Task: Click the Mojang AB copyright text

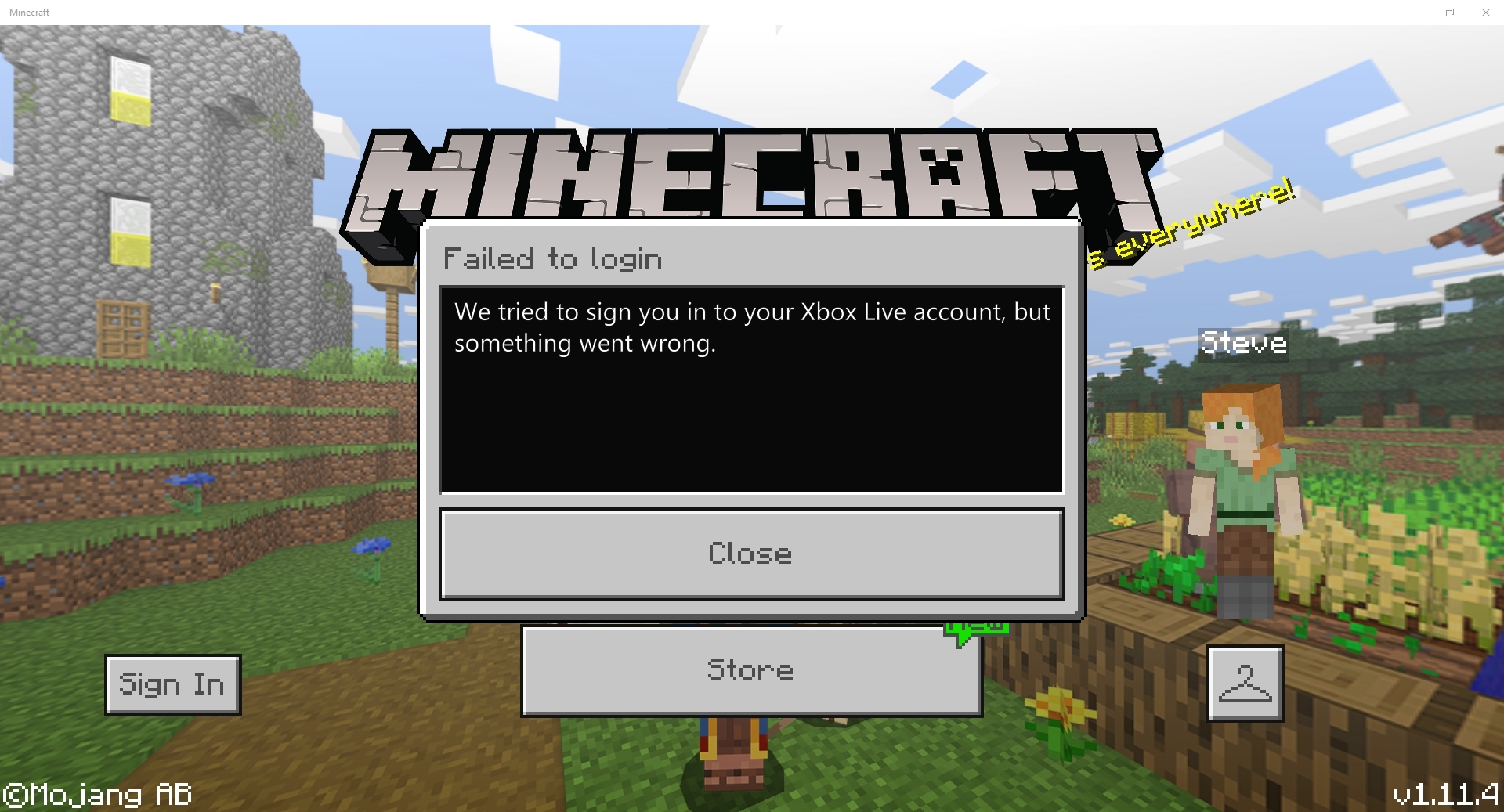Action: 98,794
